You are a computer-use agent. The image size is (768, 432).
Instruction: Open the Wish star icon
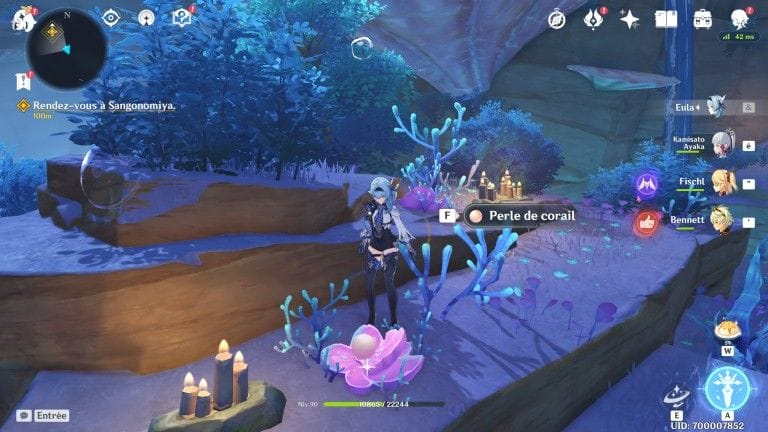coord(629,18)
